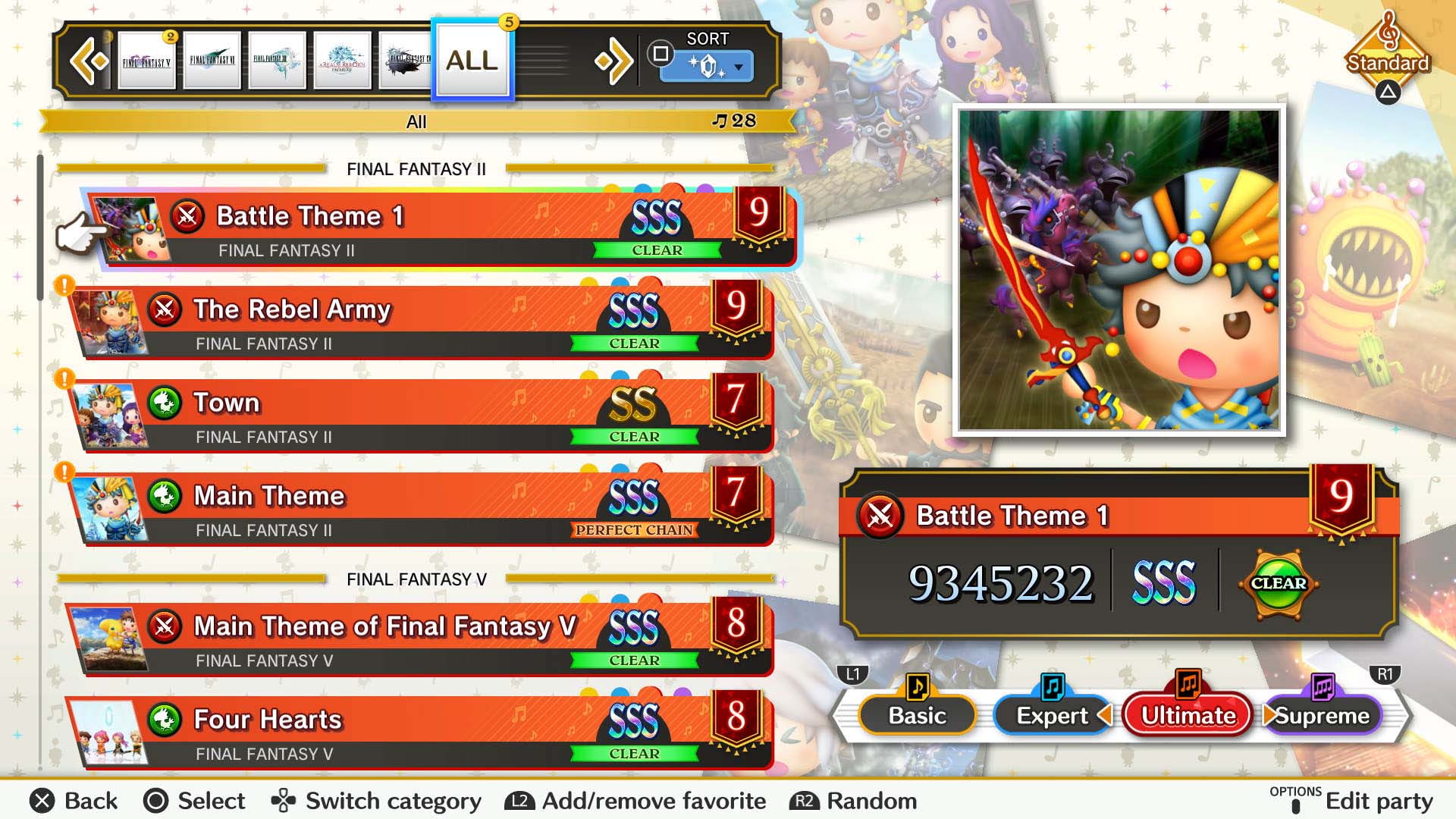Viewport: 1456px width, 819px height.
Task: Select the Final Fantasy VII game tab
Action: pos(212,59)
